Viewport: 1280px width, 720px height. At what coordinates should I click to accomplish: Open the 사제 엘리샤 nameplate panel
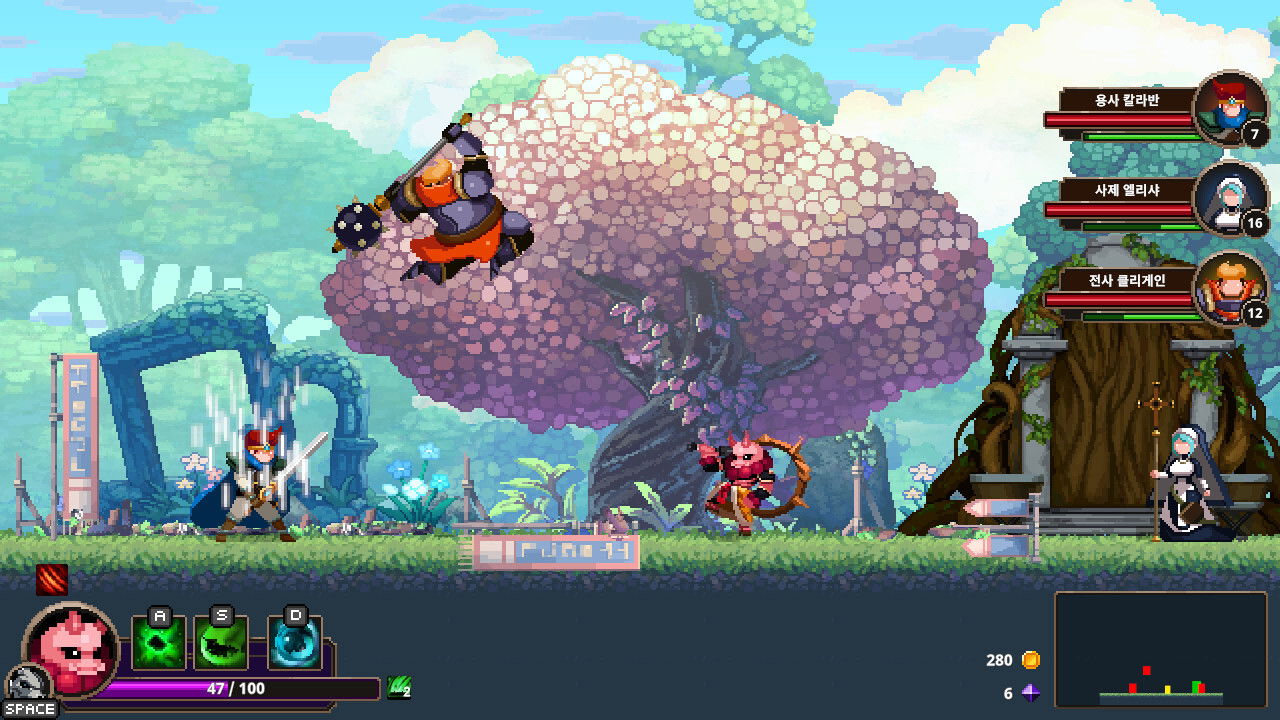tap(1129, 191)
